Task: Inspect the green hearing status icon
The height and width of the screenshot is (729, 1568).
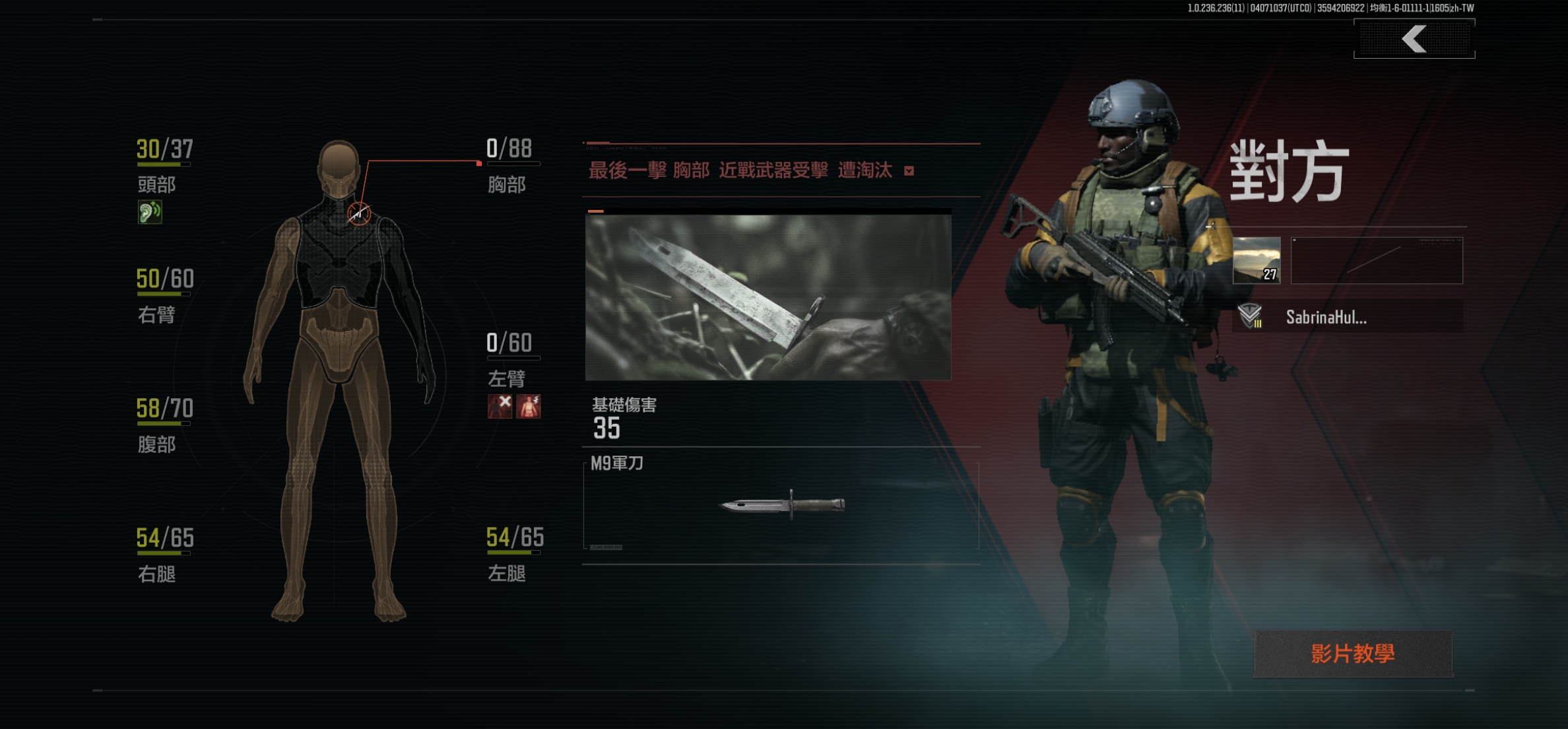Action: click(150, 212)
